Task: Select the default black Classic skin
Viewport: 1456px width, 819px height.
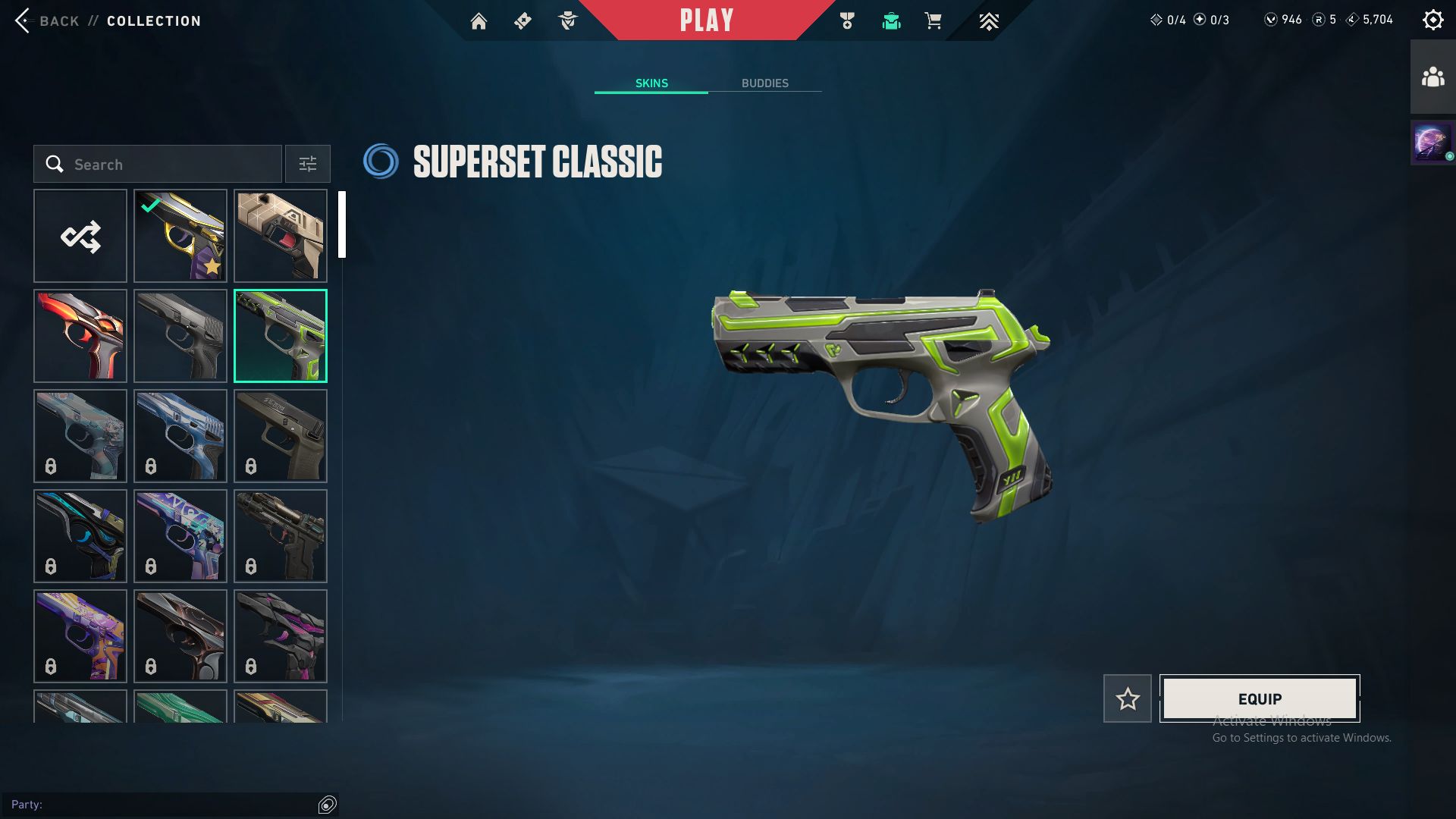Action: (180, 336)
